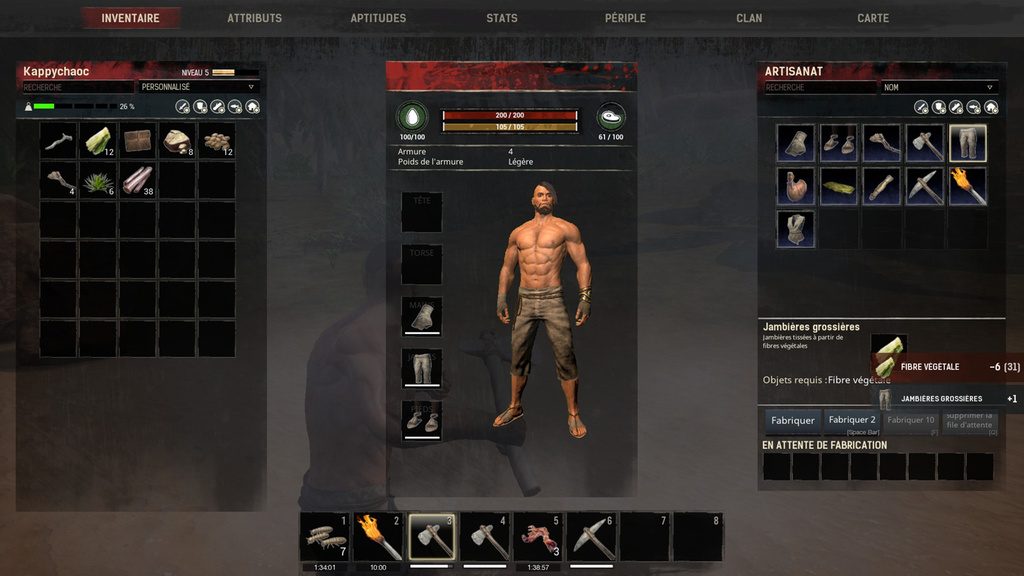Pick the aloe plant inventory item
The width and height of the screenshot is (1024, 576).
(x=98, y=181)
